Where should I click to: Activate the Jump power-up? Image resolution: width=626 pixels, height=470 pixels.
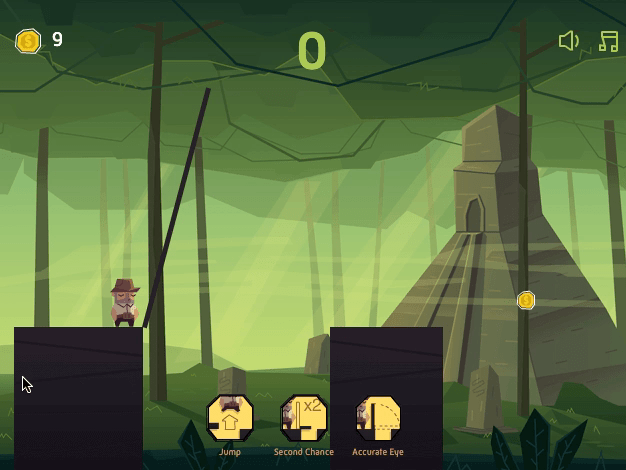(229, 418)
